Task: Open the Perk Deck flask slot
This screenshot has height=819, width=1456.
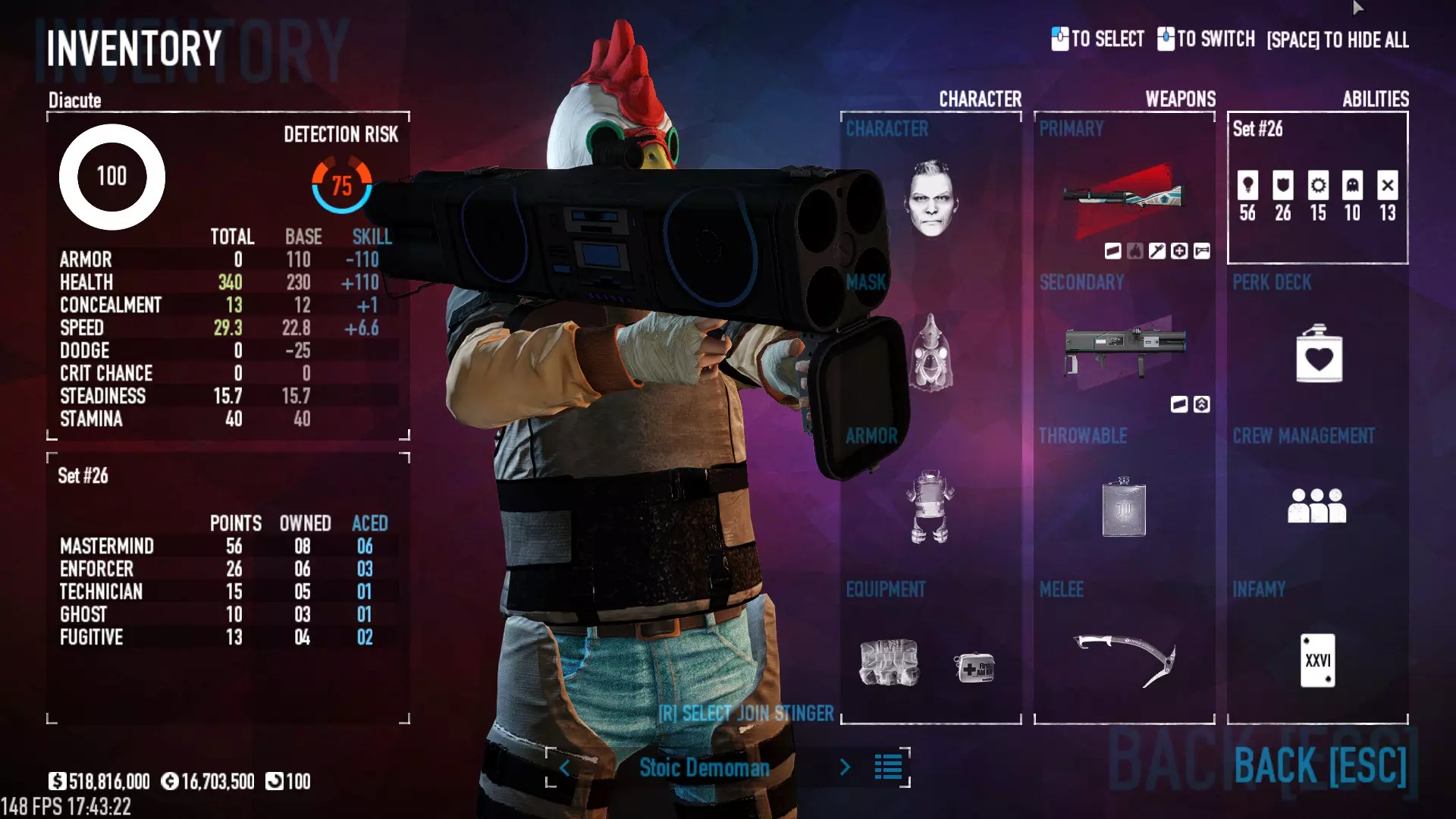Action: point(1319,354)
